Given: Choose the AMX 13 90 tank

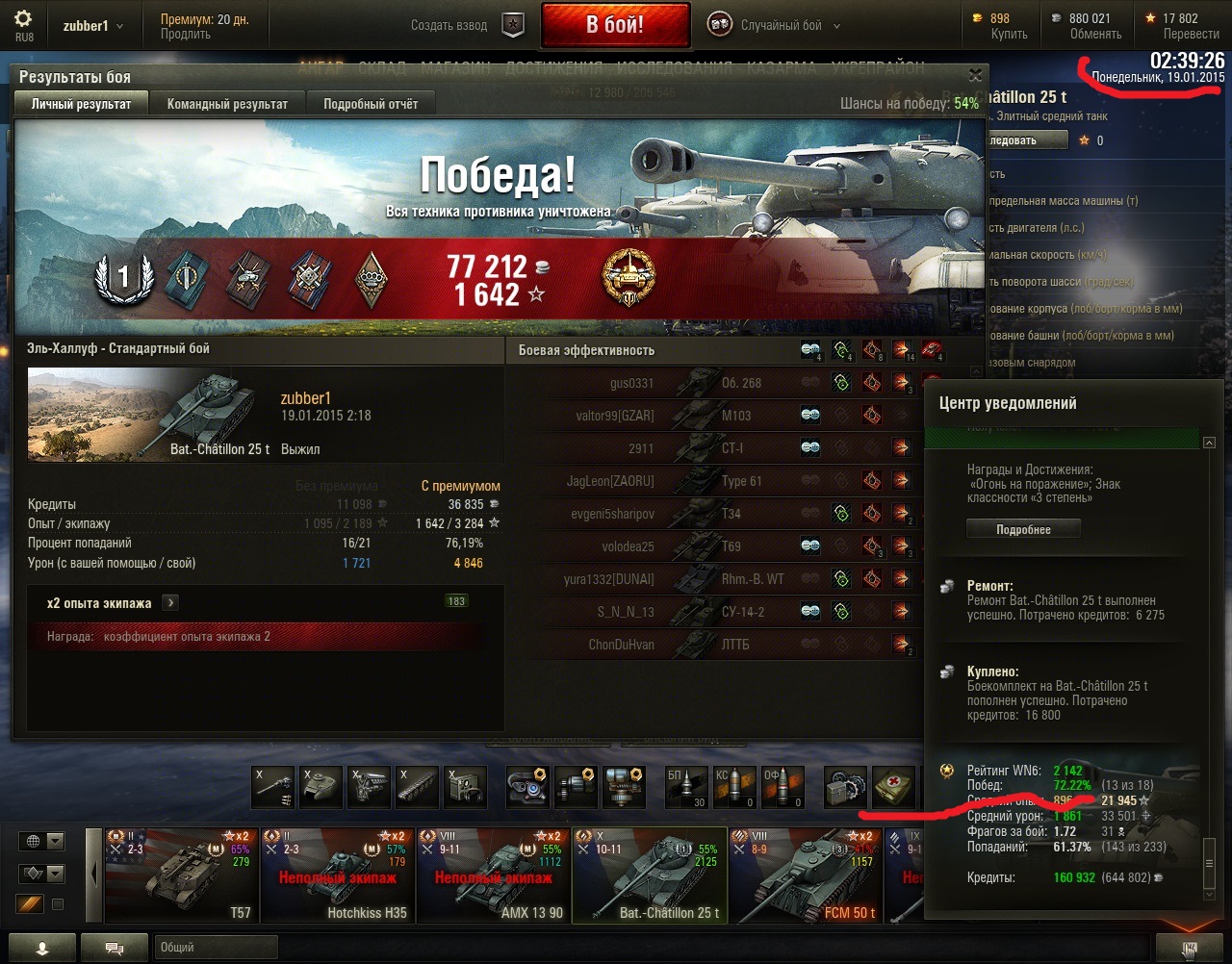Looking at the screenshot, I should tap(494, 875).
